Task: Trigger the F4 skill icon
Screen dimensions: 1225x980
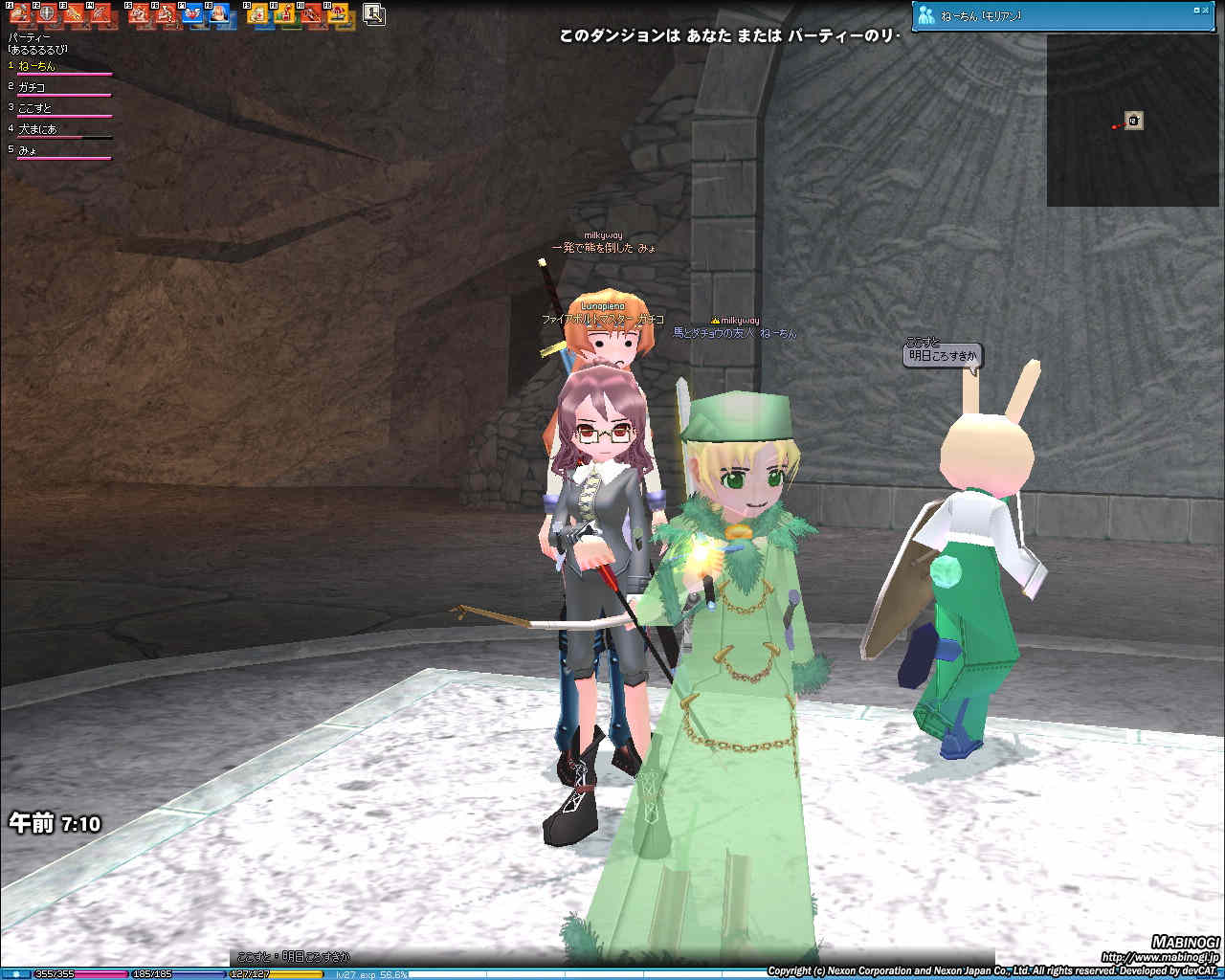Action: 100,13
